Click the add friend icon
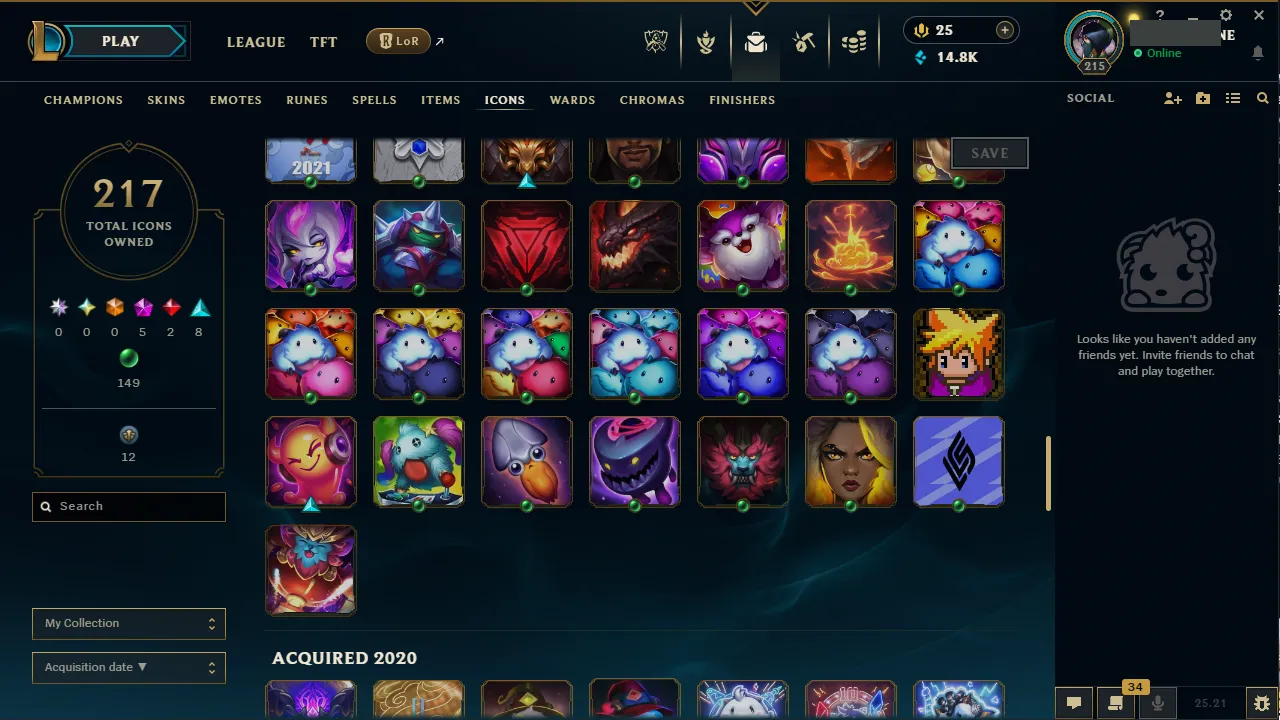 [1172, 98]
